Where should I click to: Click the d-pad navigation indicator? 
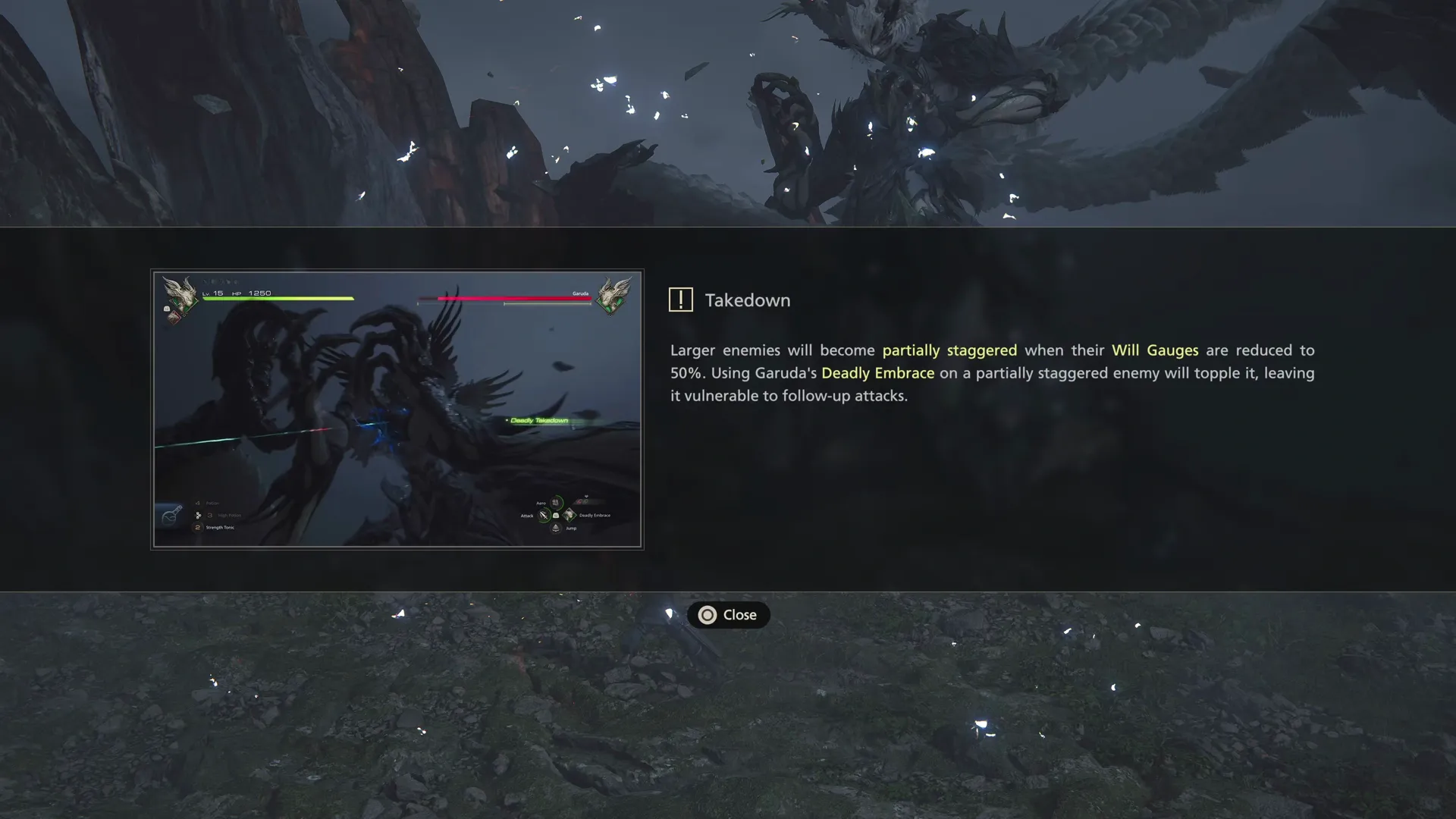198,516
